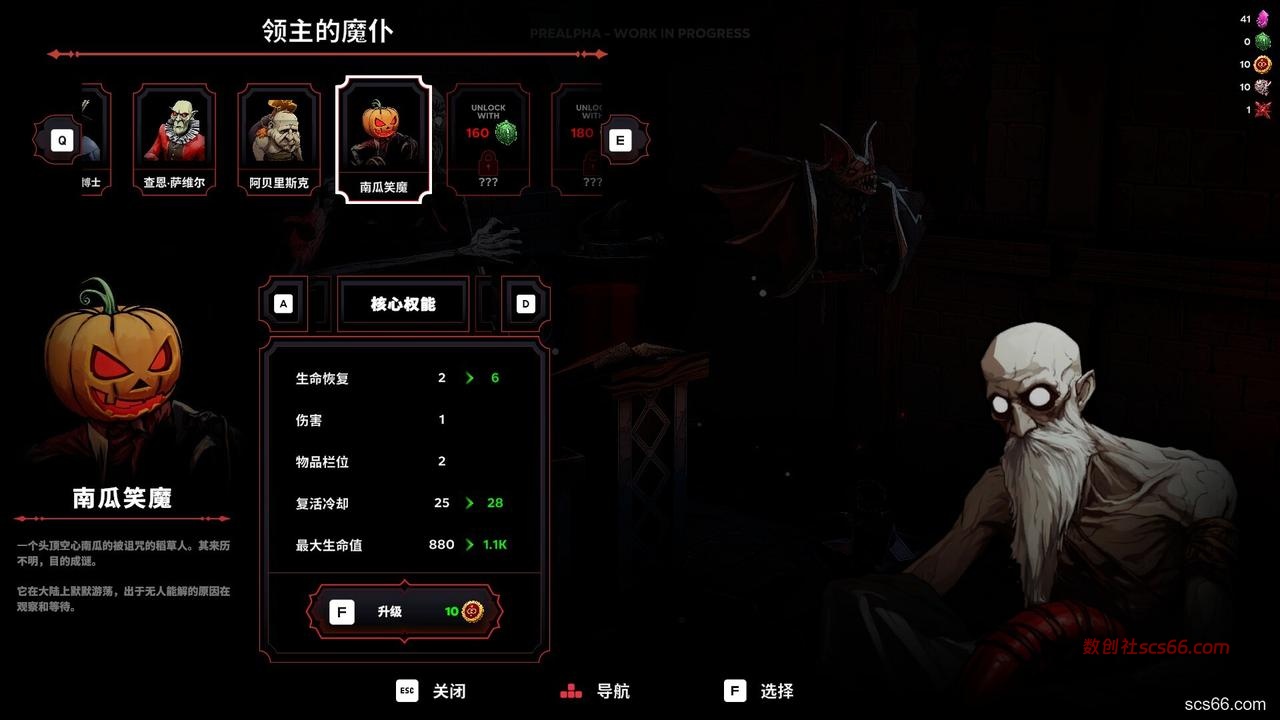This screenshot has width=1280, height=720.
Task: Select the 查恩·萨维尔 minion card
Action: [174, 138]
